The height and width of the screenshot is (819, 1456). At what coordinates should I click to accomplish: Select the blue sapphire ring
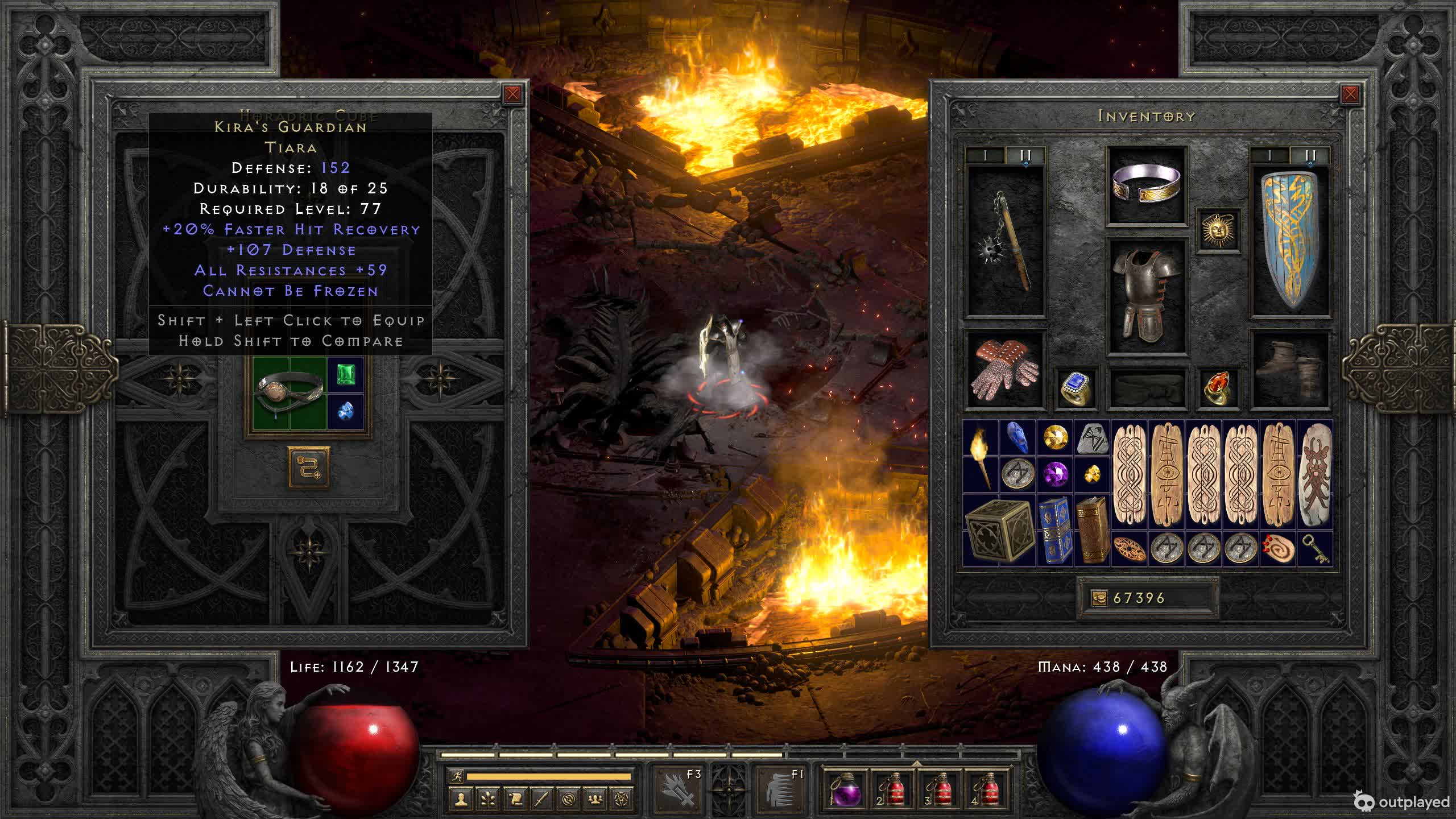point(1076,388)
